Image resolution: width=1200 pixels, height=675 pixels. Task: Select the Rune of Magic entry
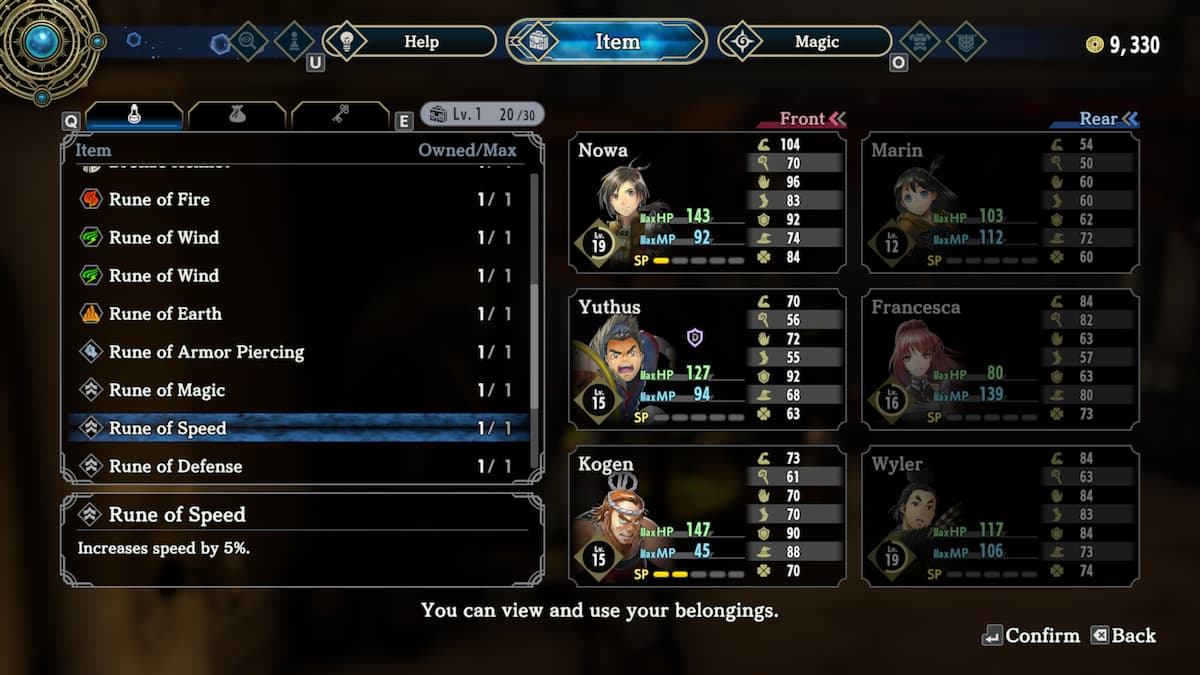(x=296, y=390)
